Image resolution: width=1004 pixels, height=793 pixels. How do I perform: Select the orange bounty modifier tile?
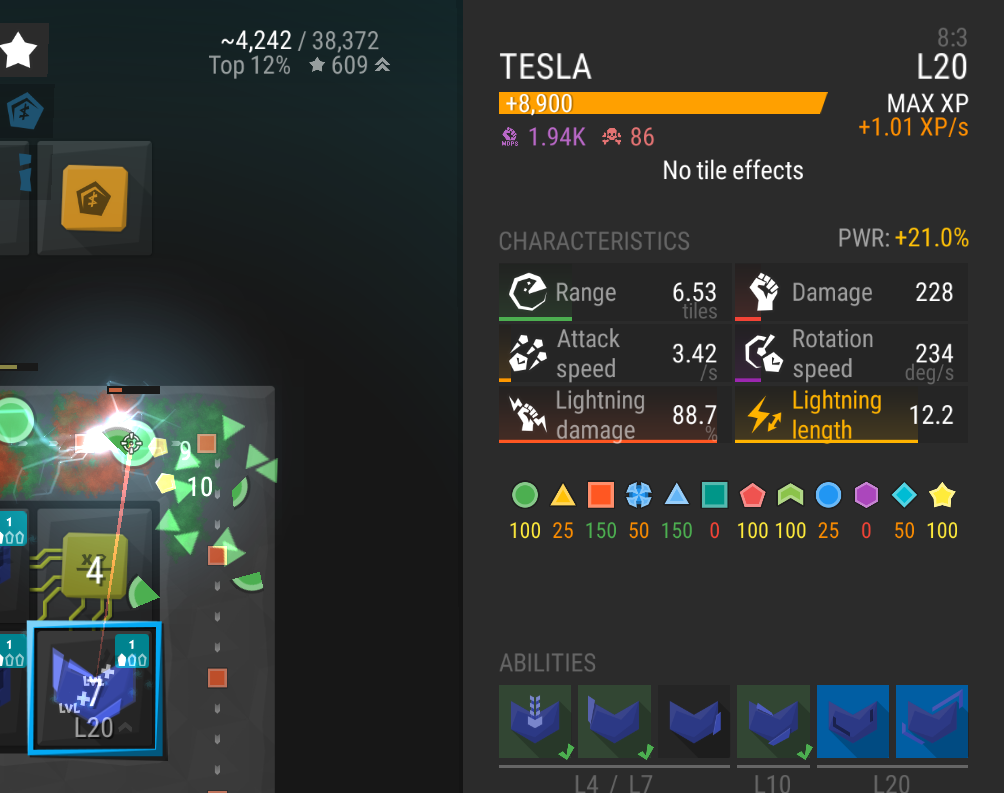pos(95,197)
